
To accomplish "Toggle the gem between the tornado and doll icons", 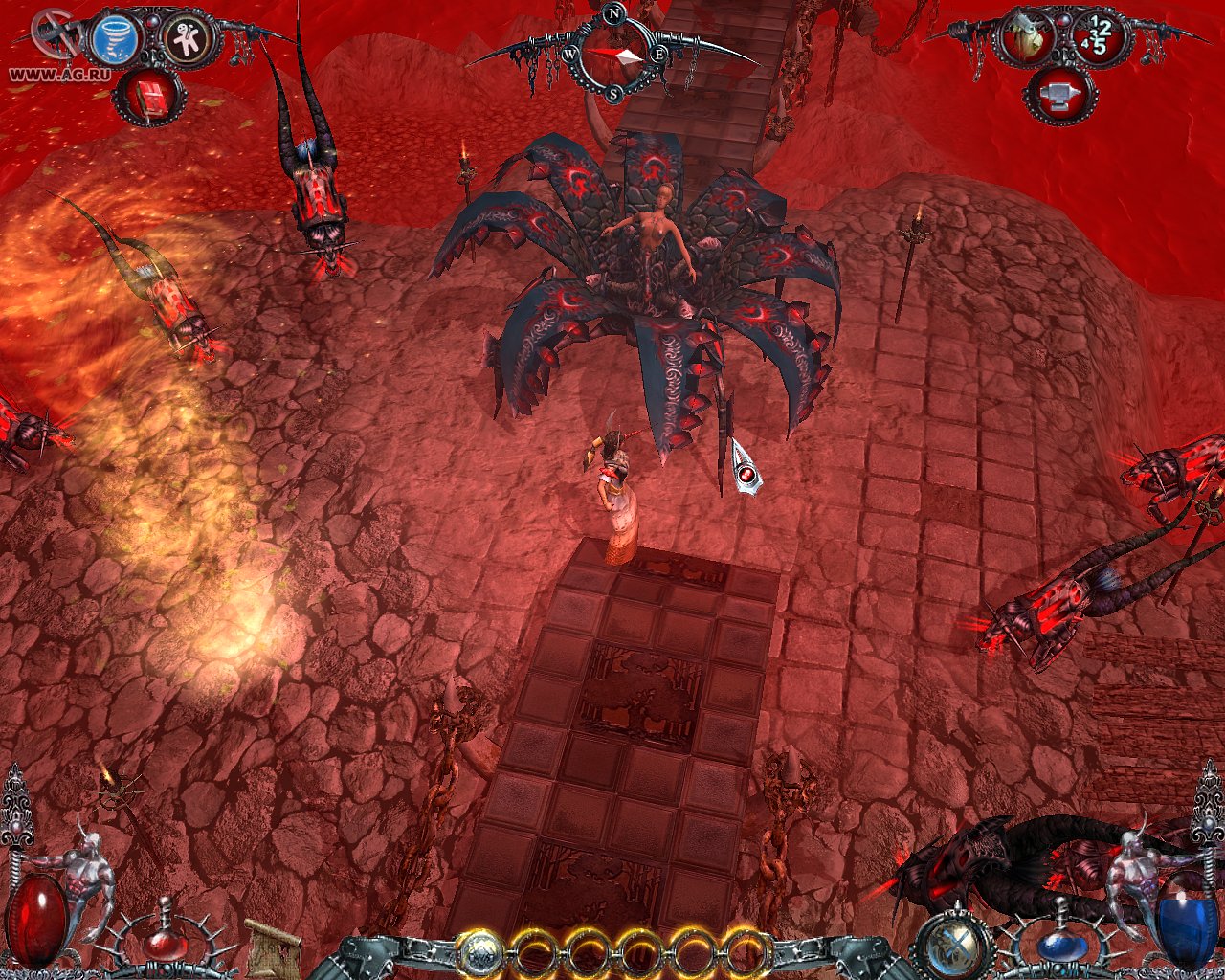I will coord(151,23).
